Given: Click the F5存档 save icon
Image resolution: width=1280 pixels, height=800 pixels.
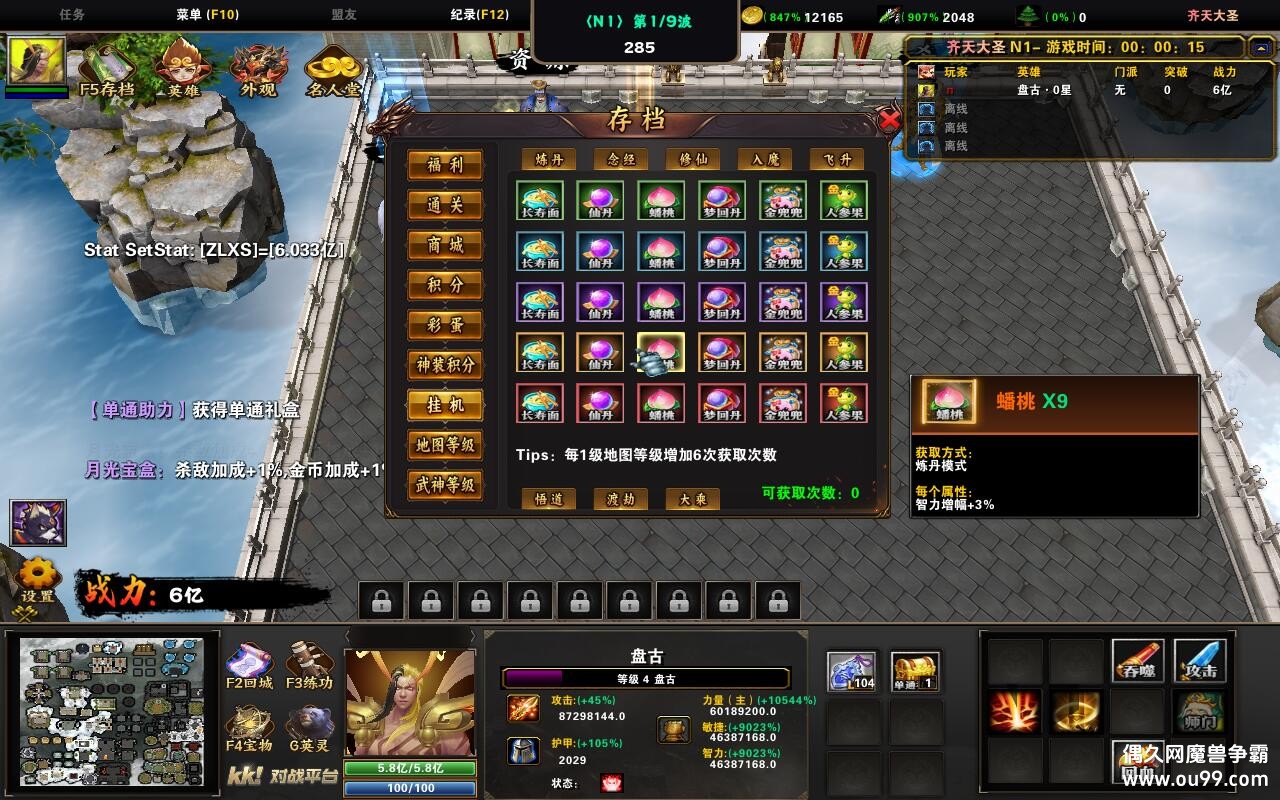Looking at the screenshot, I should [106, 68].
